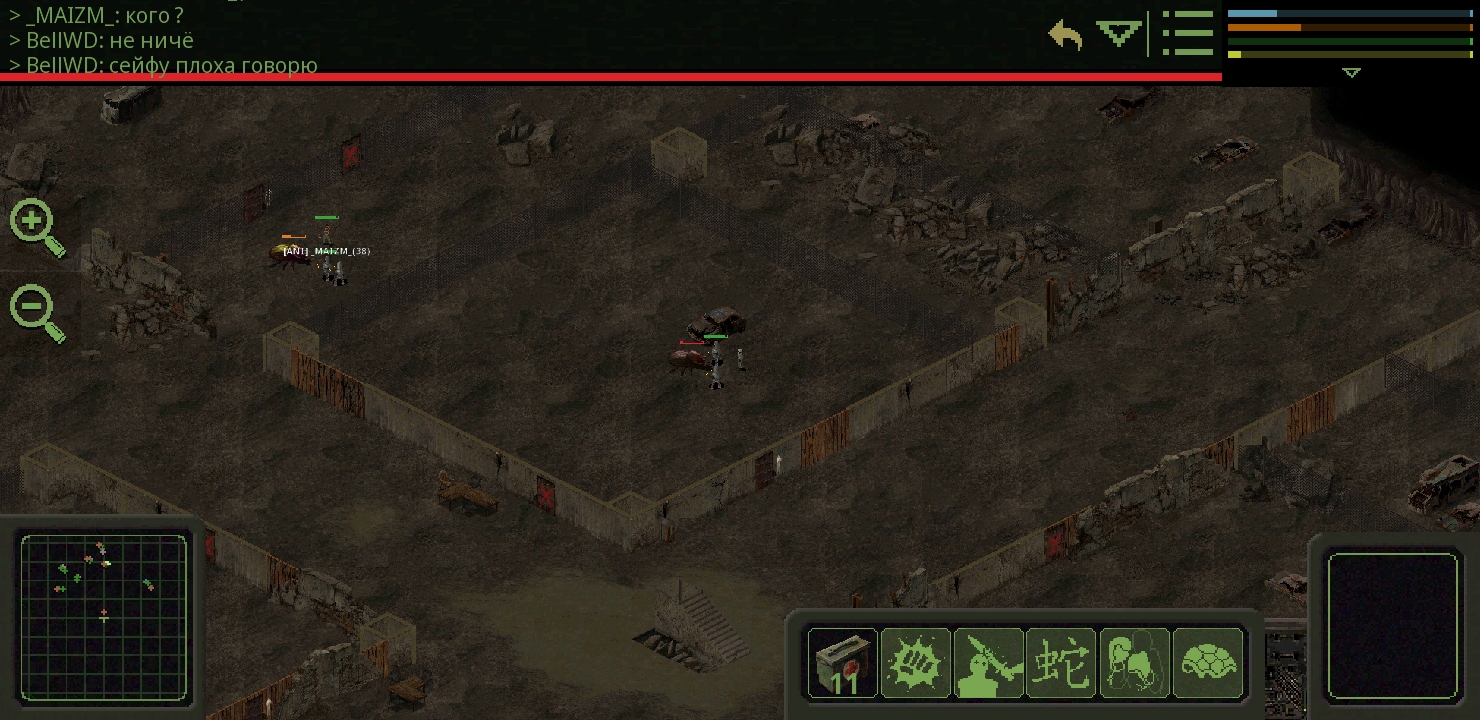Use the first aid kit from the hotbar
Screen dimensions: 1480x720
(843, 662)
